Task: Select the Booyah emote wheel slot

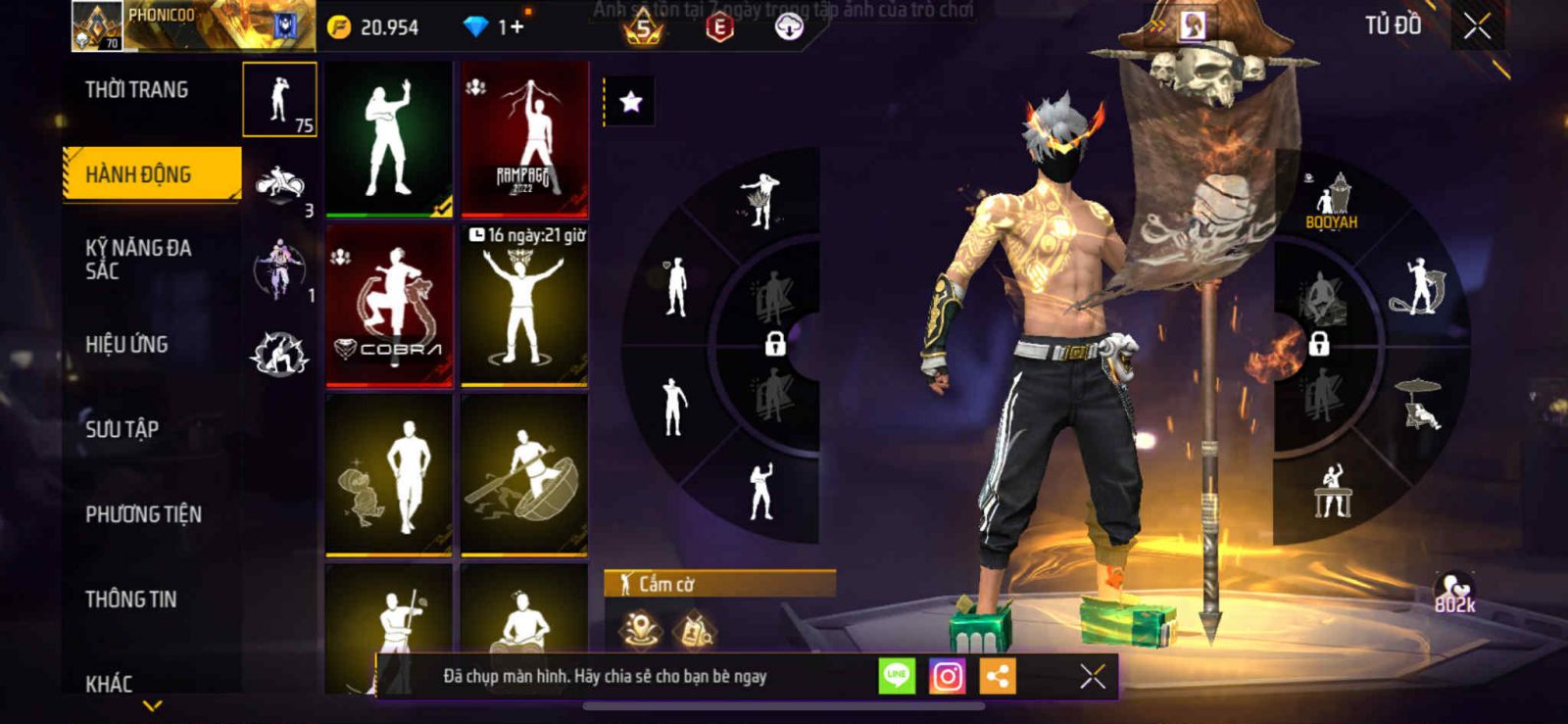Action: pos(1331,202)
